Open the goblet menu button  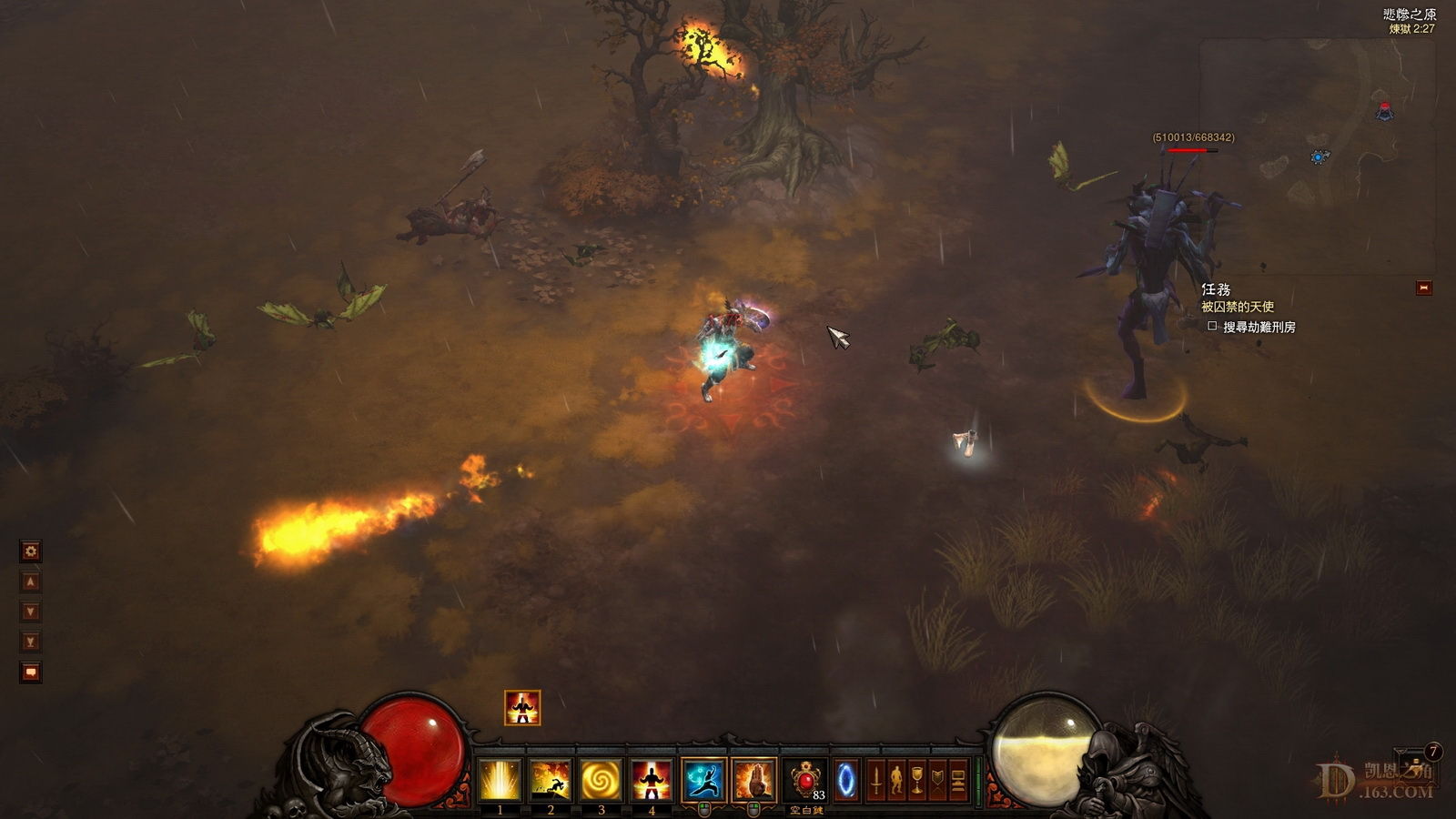pos(917,780)
